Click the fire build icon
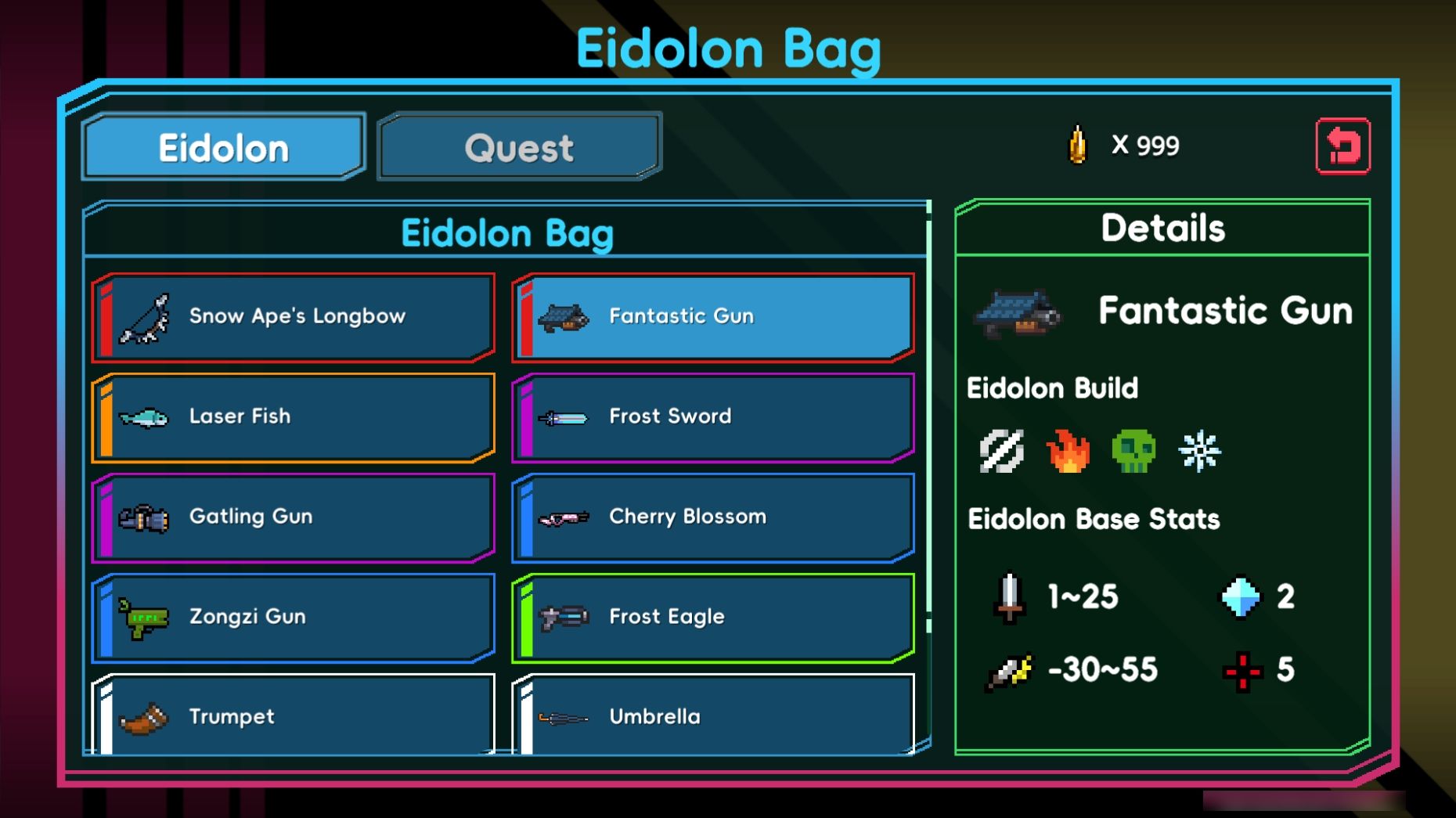 [x=1068, y=451]
